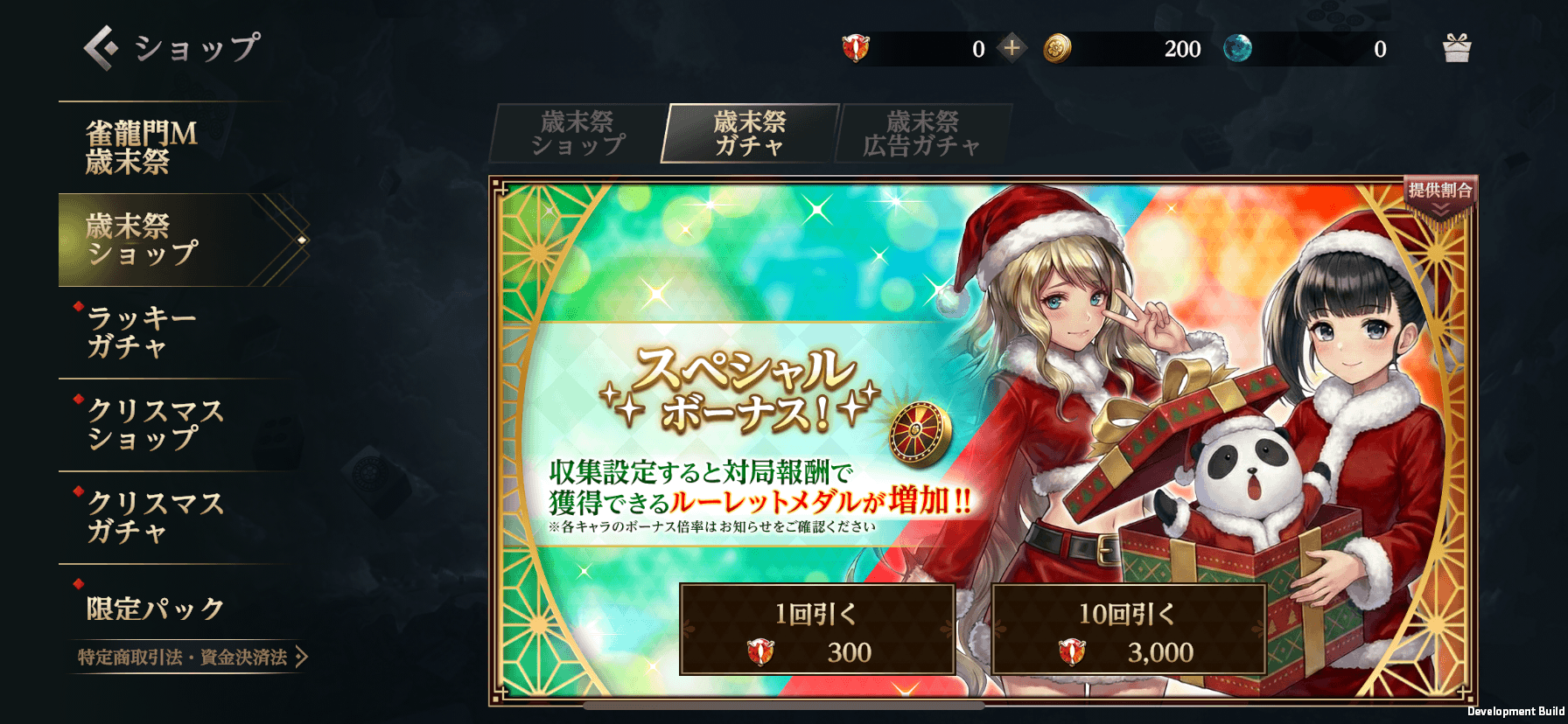The height and width of the screenshot is (724, 1568).
Task: Open the gift box icon
Action: (x=1457, y=48)
